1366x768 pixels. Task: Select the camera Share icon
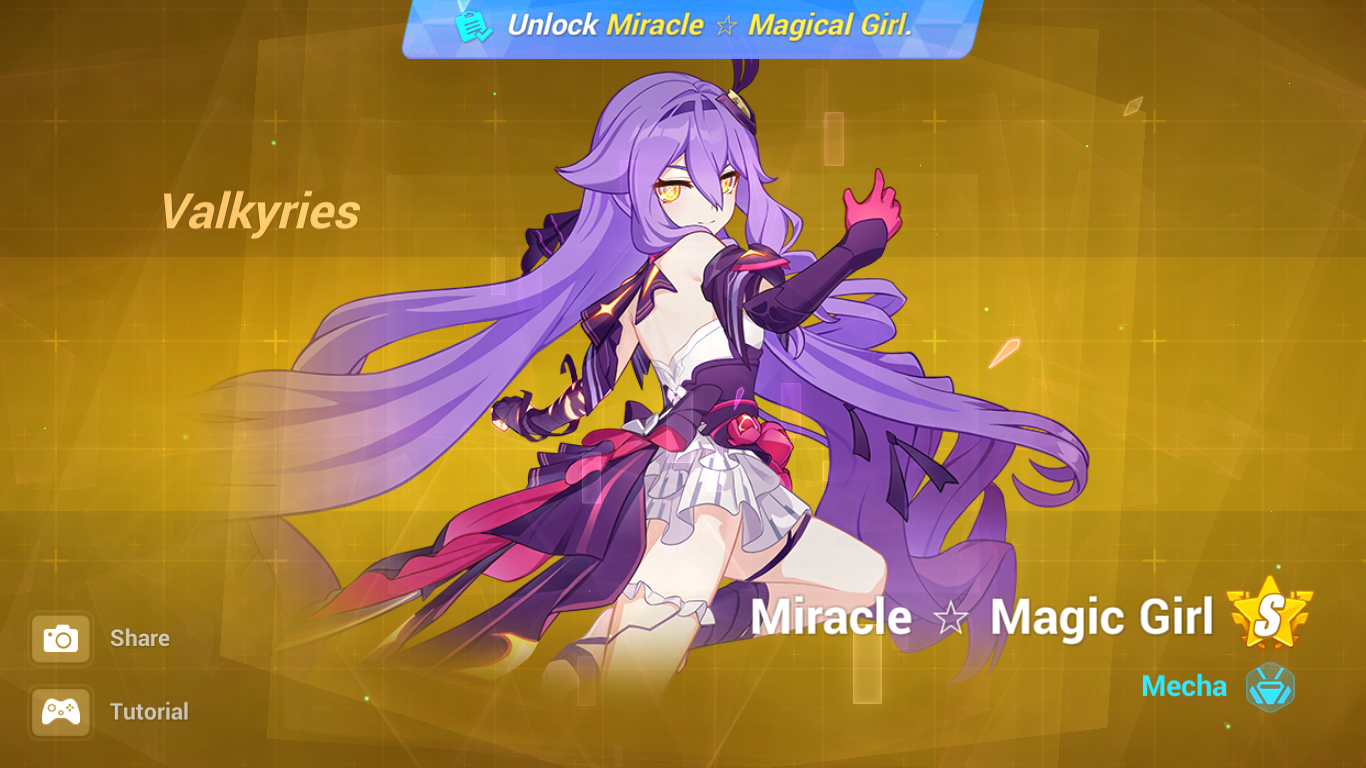pyautogui.click(x=60, y=637)
